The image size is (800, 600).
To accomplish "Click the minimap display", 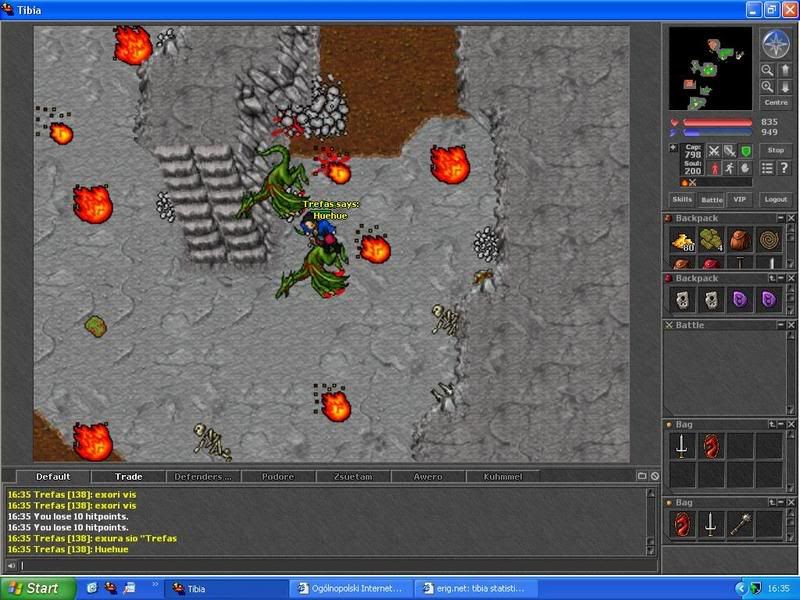I will (x=709, y=68).
